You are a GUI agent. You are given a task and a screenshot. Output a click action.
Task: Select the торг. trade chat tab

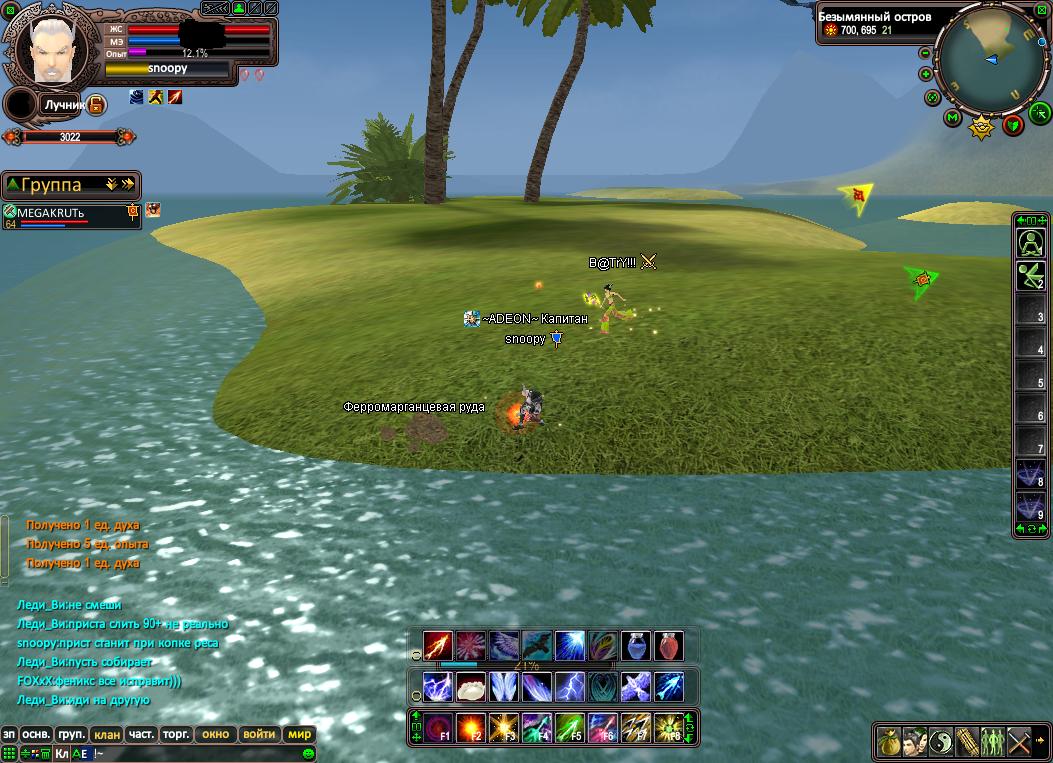click(176, 734)
